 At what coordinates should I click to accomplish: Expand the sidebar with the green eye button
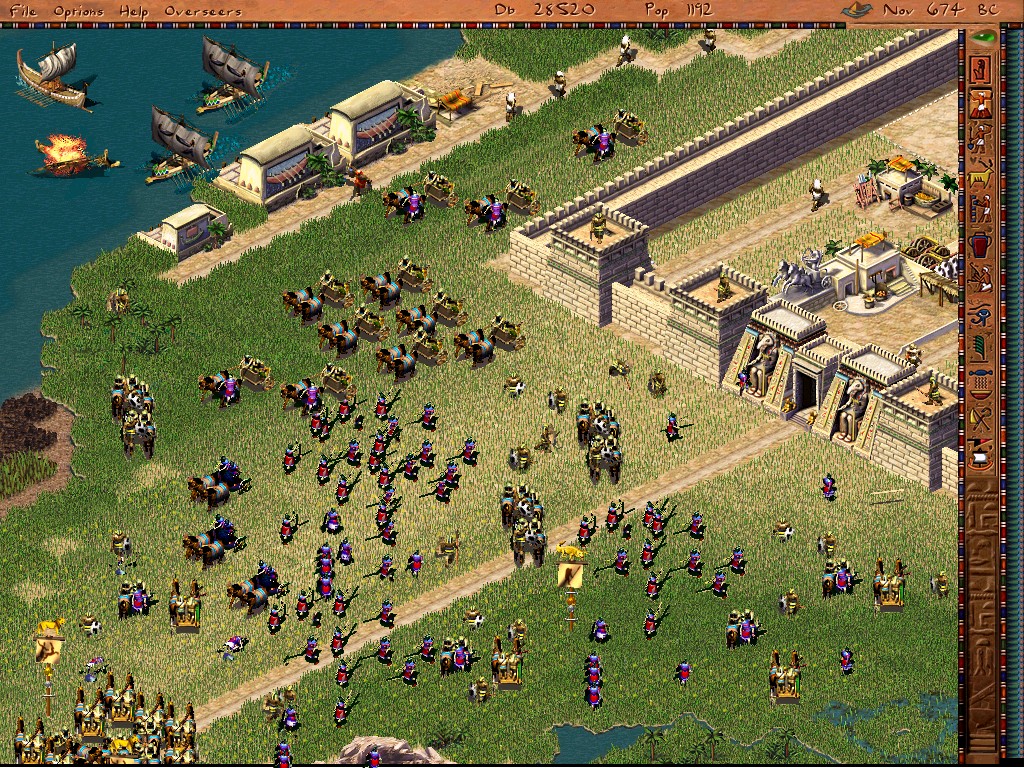click(x=984, y=38)
